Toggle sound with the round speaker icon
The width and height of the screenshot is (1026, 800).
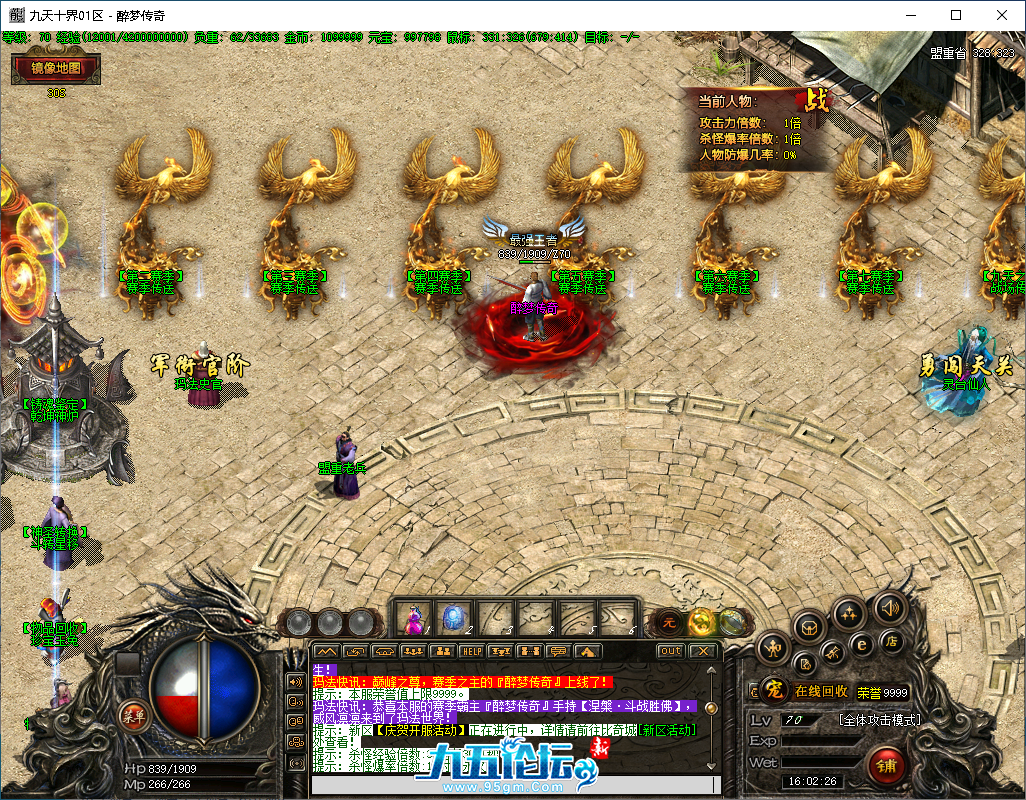click(x=888, y=607)
